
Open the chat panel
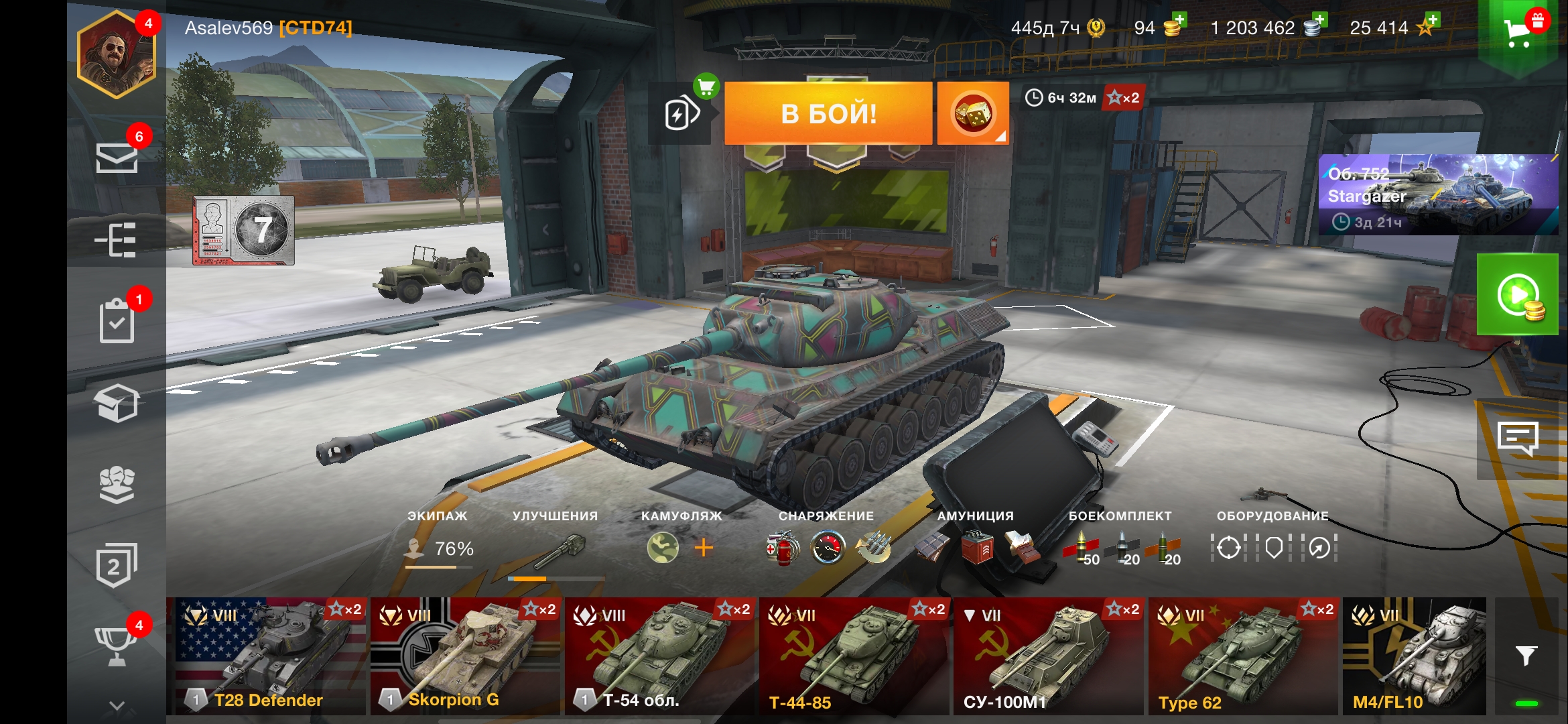coord(1518,439)
